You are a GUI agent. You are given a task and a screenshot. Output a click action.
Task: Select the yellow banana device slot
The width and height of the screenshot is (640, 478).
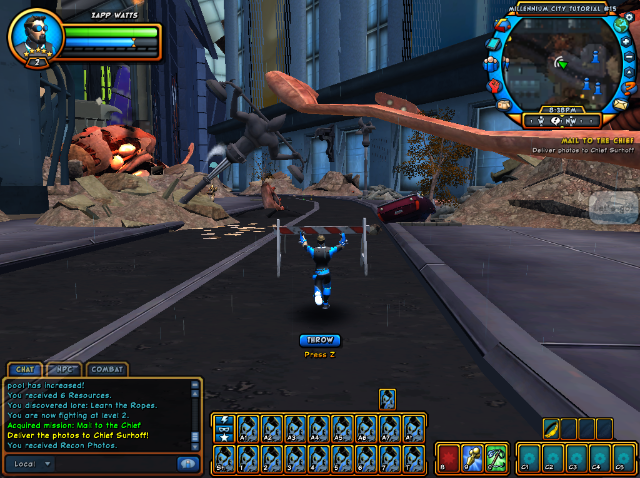click(551, 428)
